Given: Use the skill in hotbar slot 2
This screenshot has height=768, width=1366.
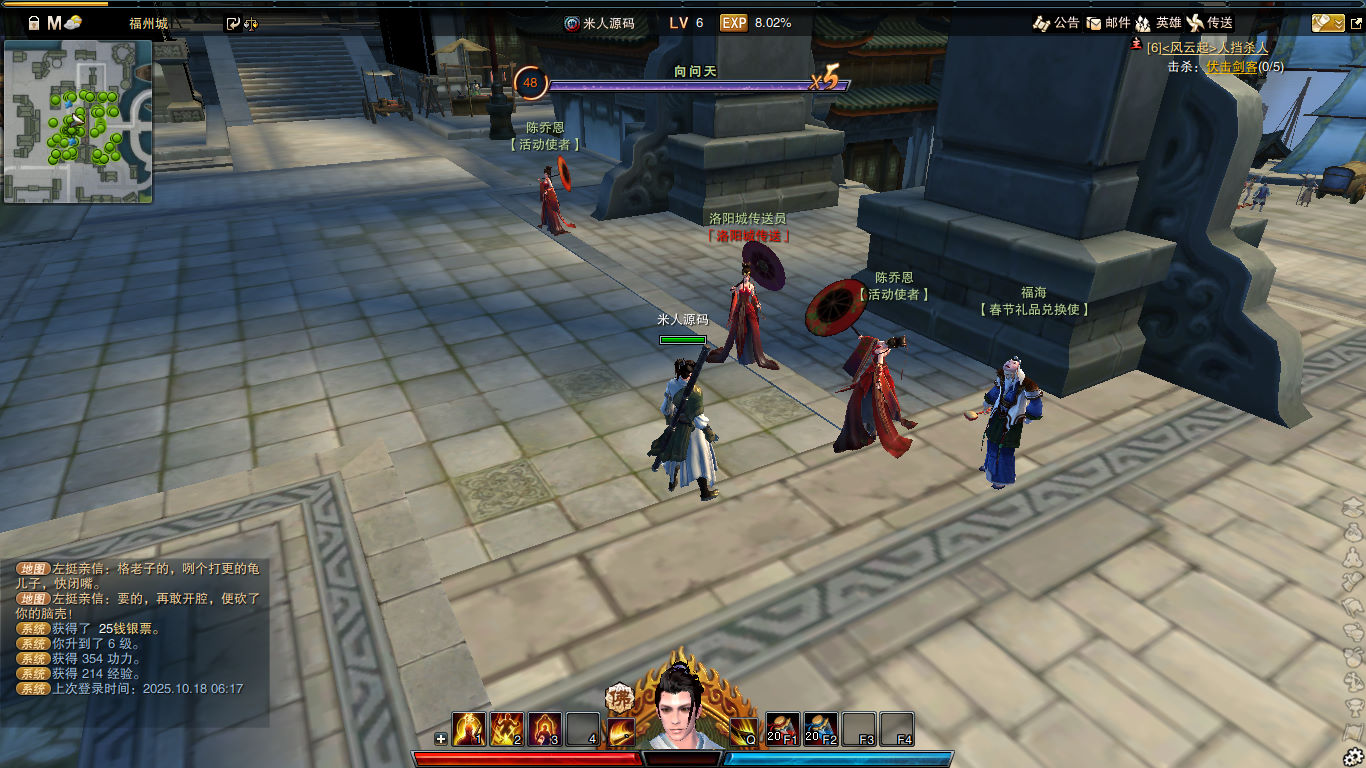Looking at the screenshot, I should (x=507, y=729).
